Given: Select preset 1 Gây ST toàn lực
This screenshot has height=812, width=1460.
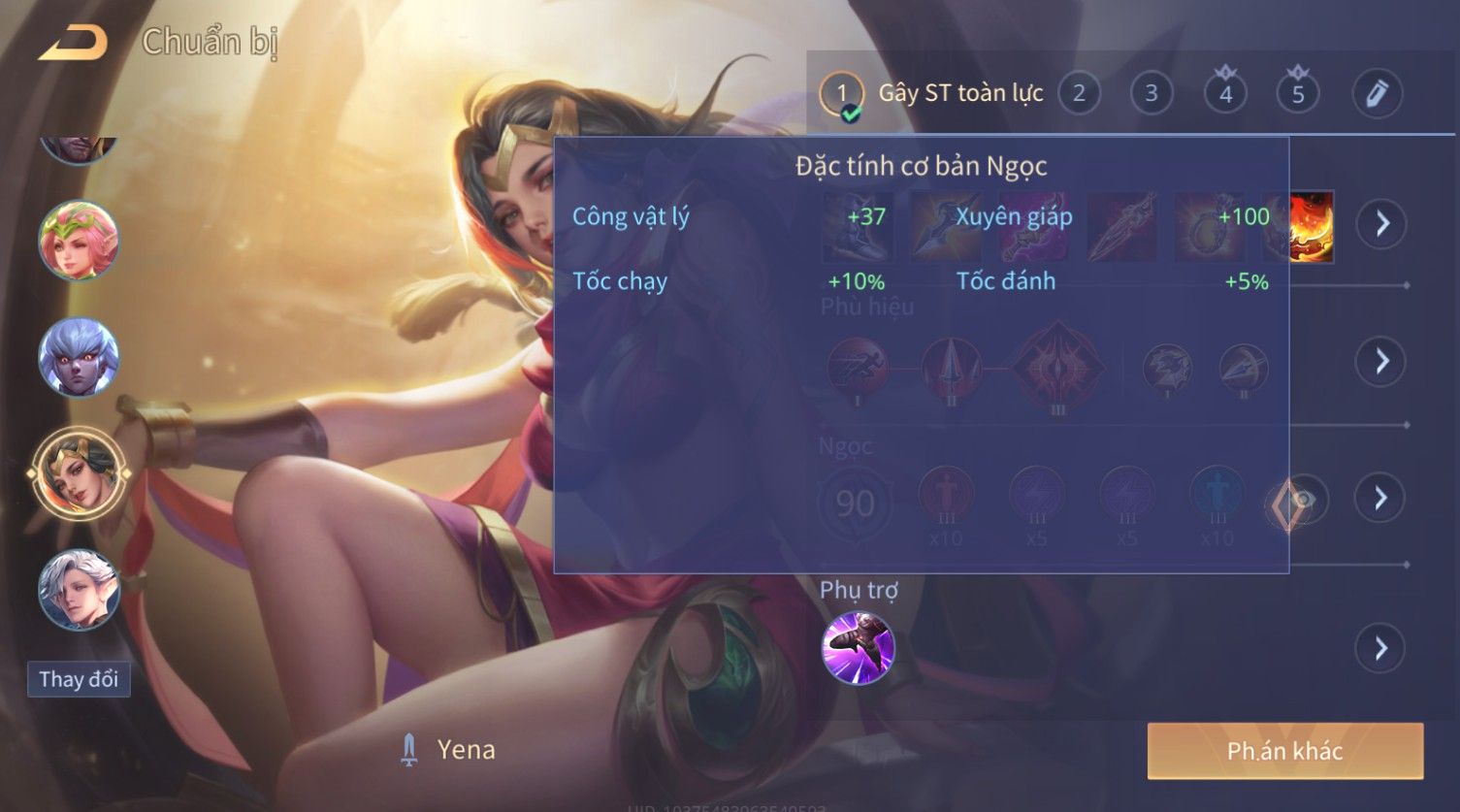Looking at the screenshot, I should [x=842, y=94].
